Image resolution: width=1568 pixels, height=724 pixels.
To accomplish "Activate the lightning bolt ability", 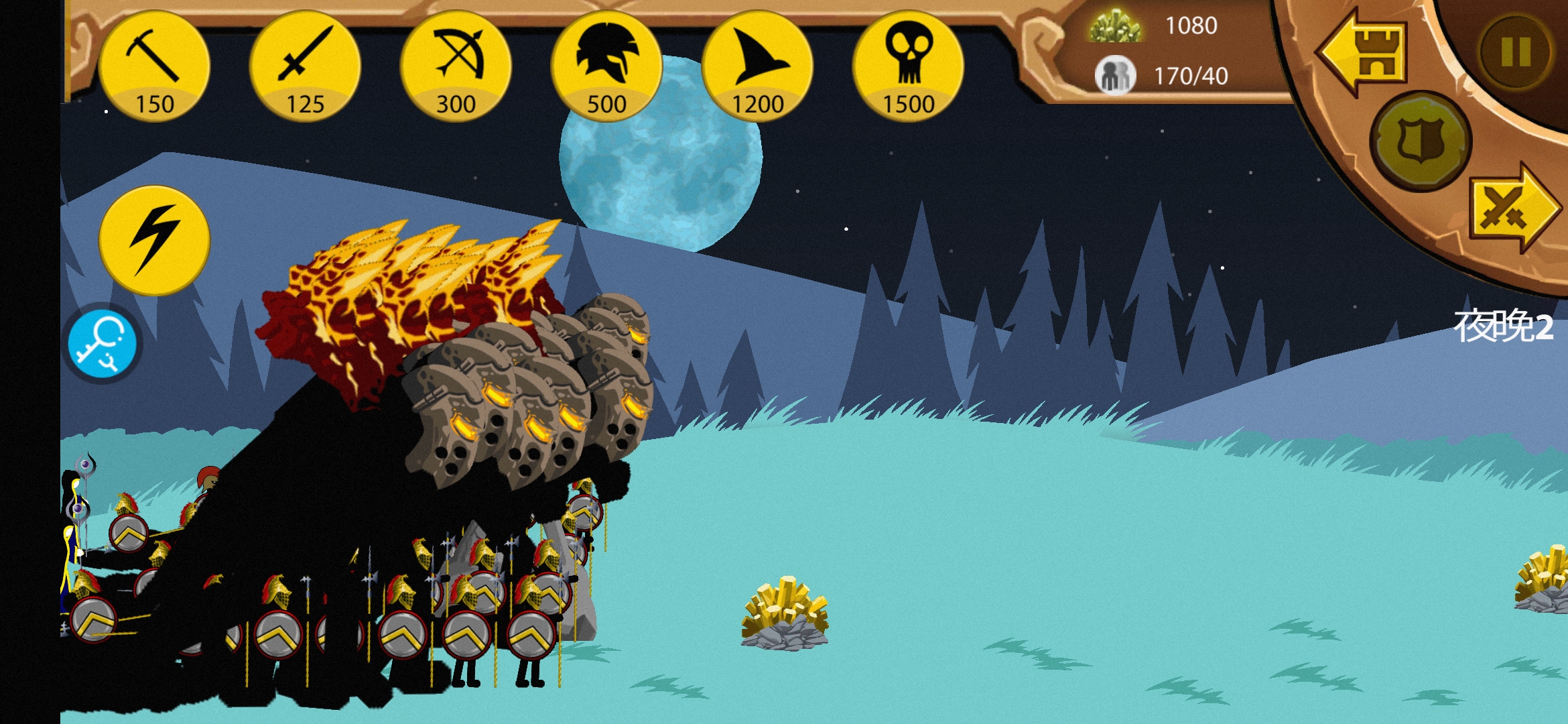I will 154,240.
